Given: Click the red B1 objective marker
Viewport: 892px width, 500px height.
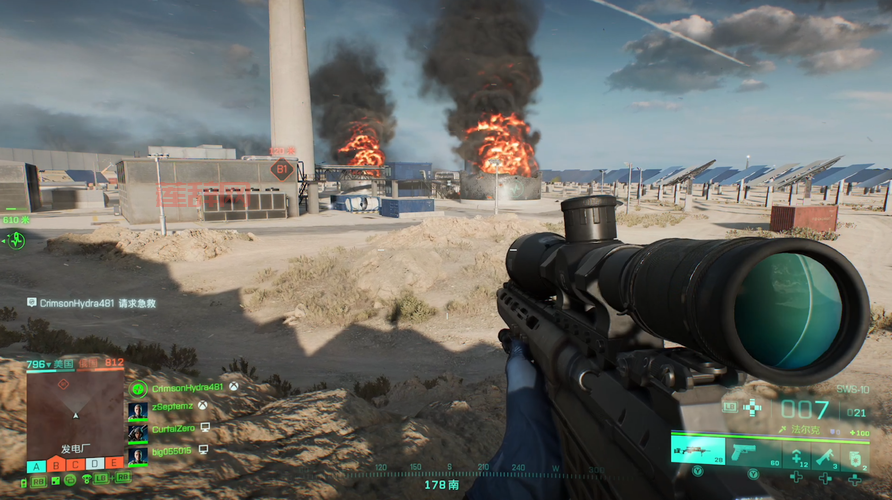Looking at the screenshot, I should pos(281,169).
